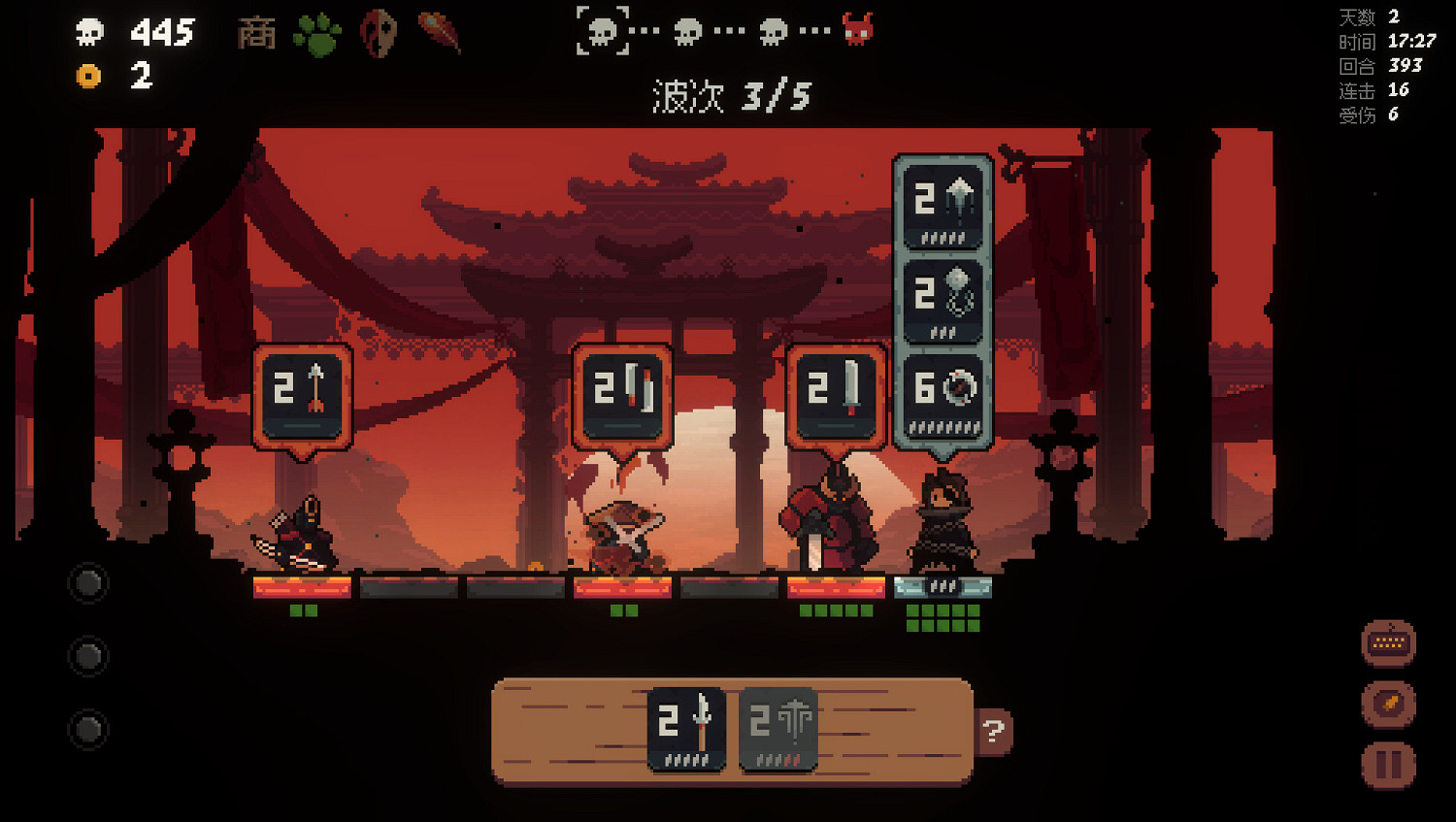Expand the ninja's stacked ability panel
The width and height of the screenshot is (1456, 822).
[943, 296]
